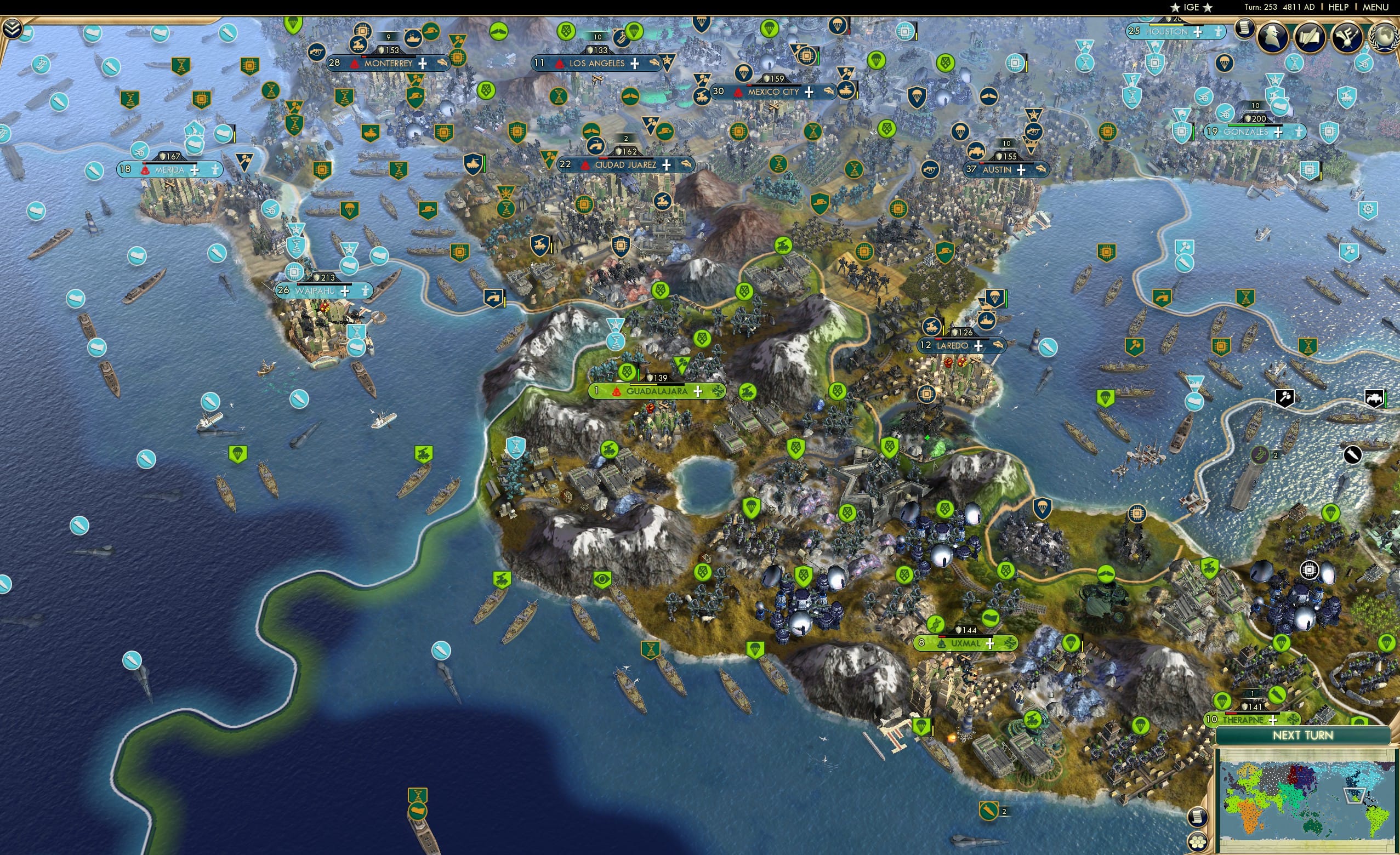Expand the Waipahu city banner details
This screenshot has height=855, width=1400.
coord(344,292)
